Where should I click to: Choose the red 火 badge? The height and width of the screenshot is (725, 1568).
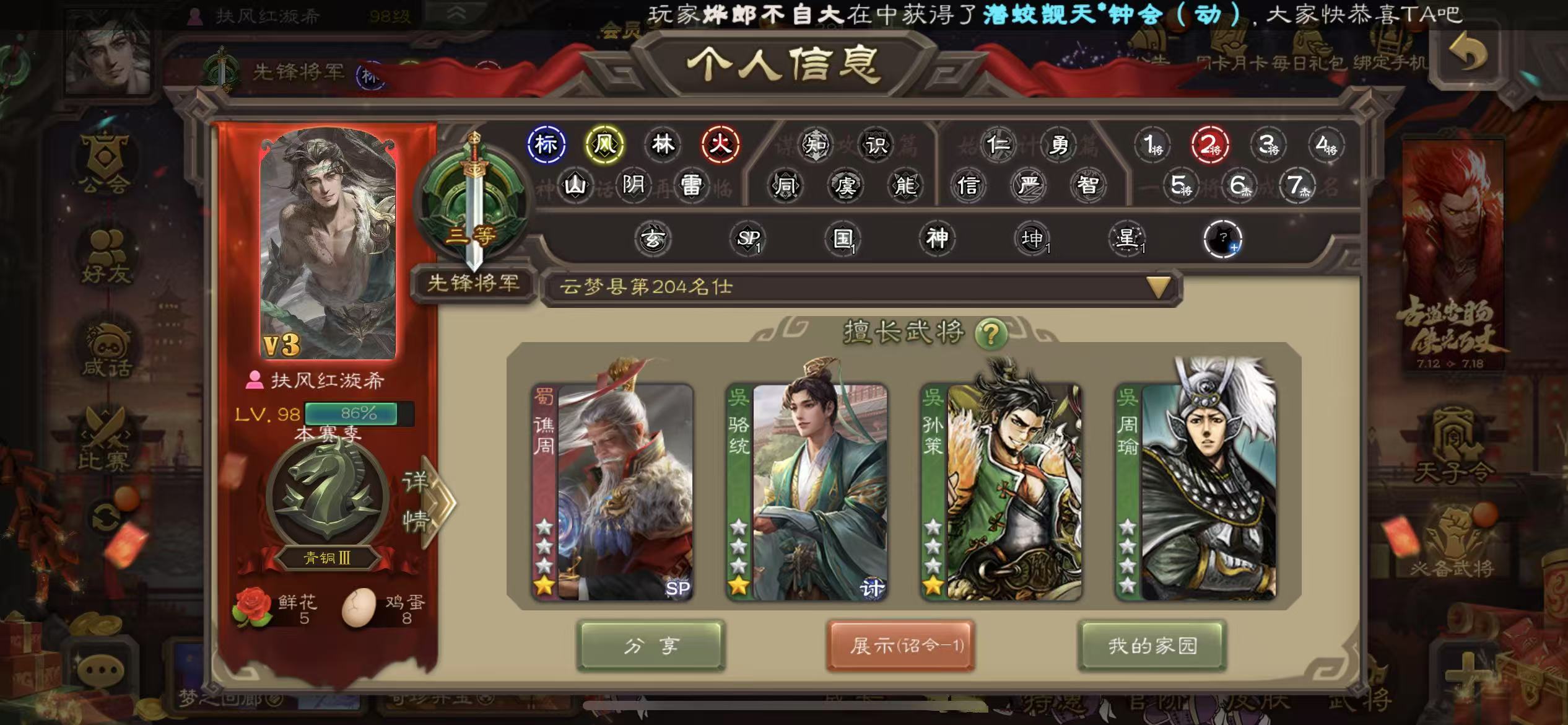[720, 145]
